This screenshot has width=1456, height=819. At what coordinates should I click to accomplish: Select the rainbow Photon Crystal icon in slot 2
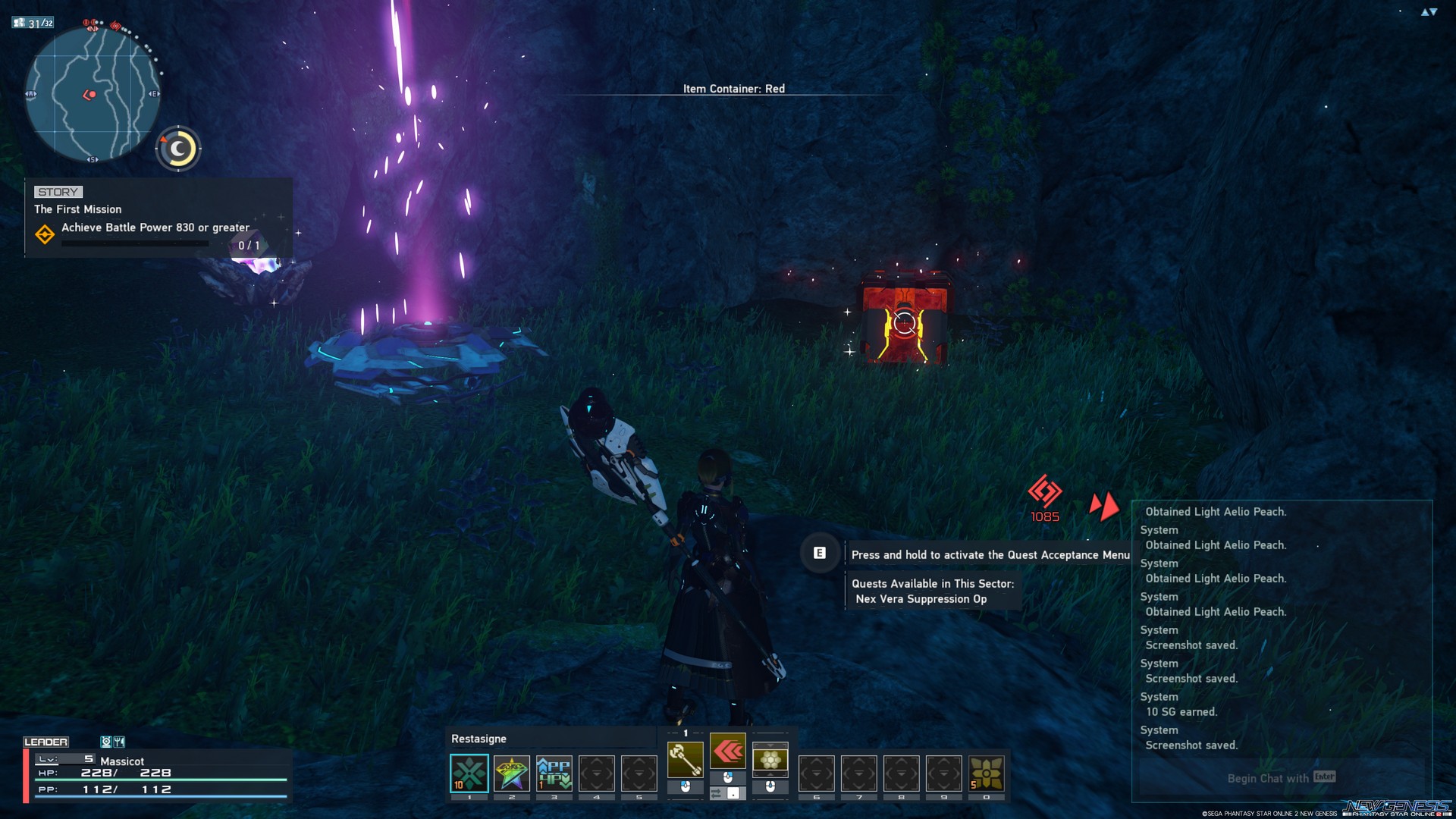pyautogui.click(x=512, y=772)
